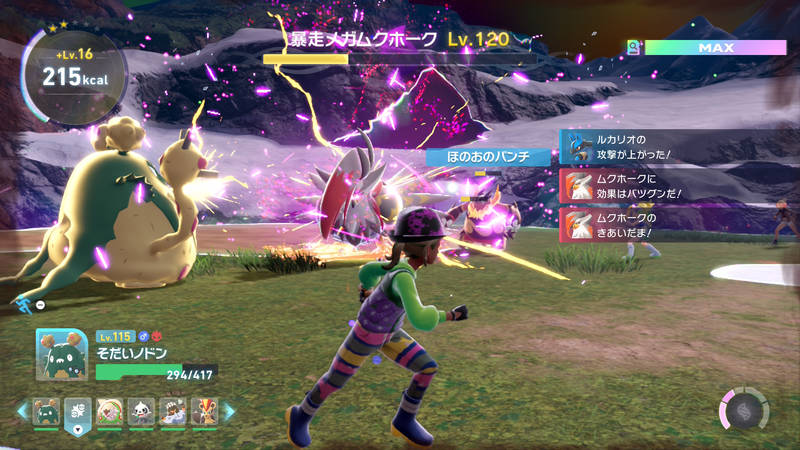
Task: Open the active Pokémon portrait for そだいノドン
Action: click(x=62, y=354)
